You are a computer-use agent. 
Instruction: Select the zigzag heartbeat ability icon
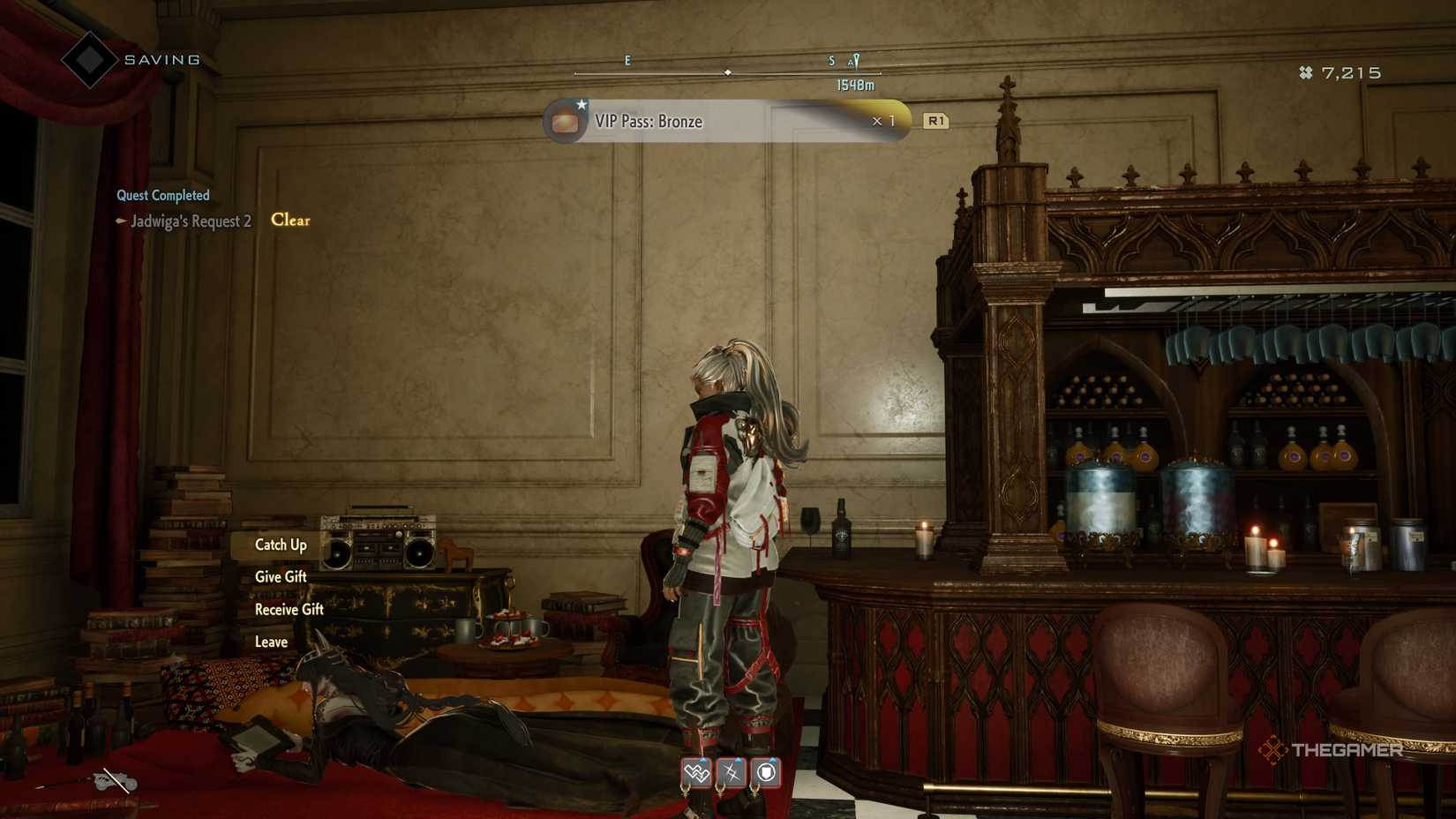(696, 772)
